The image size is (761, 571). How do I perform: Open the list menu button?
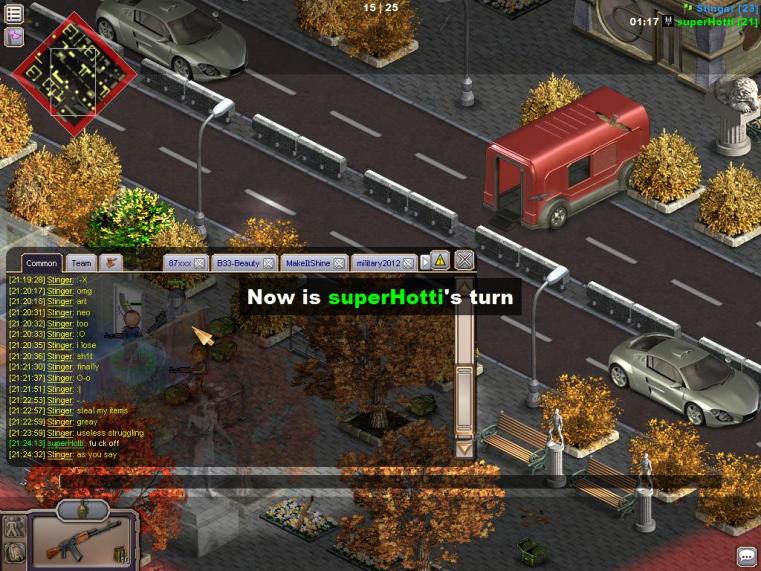pyautogui.click(x=14, y=14)
